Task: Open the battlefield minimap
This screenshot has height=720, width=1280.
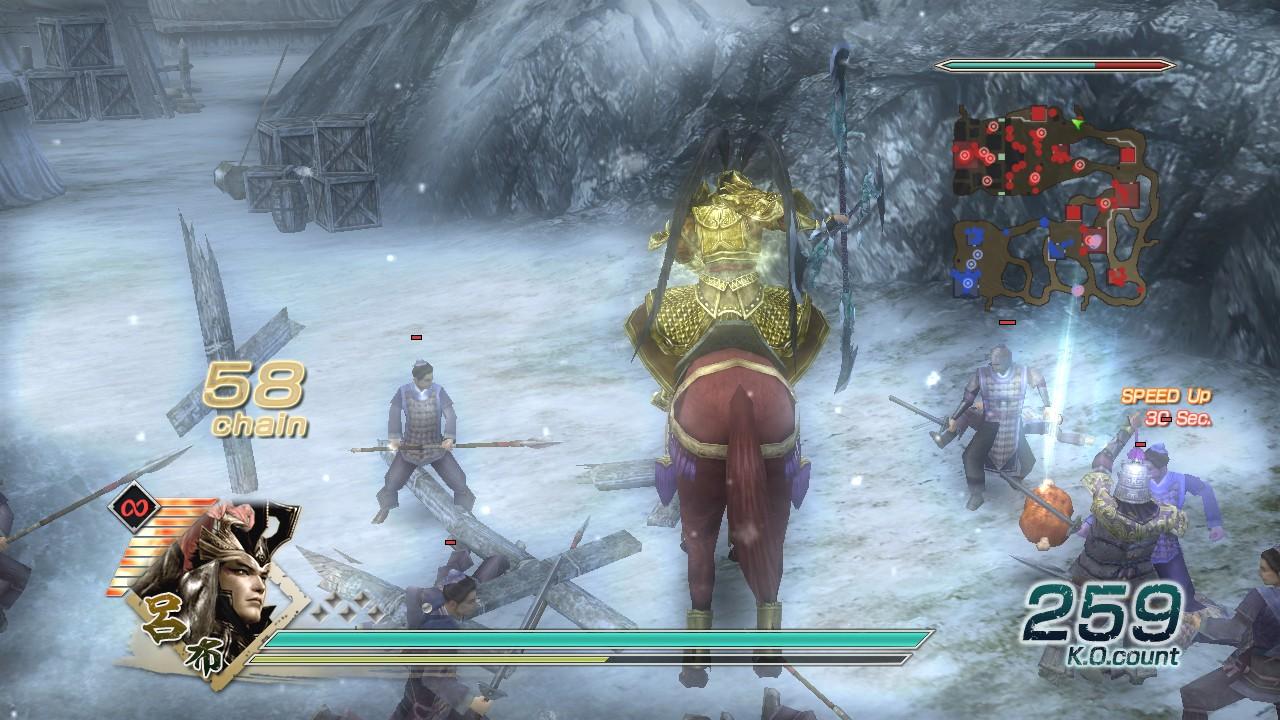Action: coord(1055,205)
